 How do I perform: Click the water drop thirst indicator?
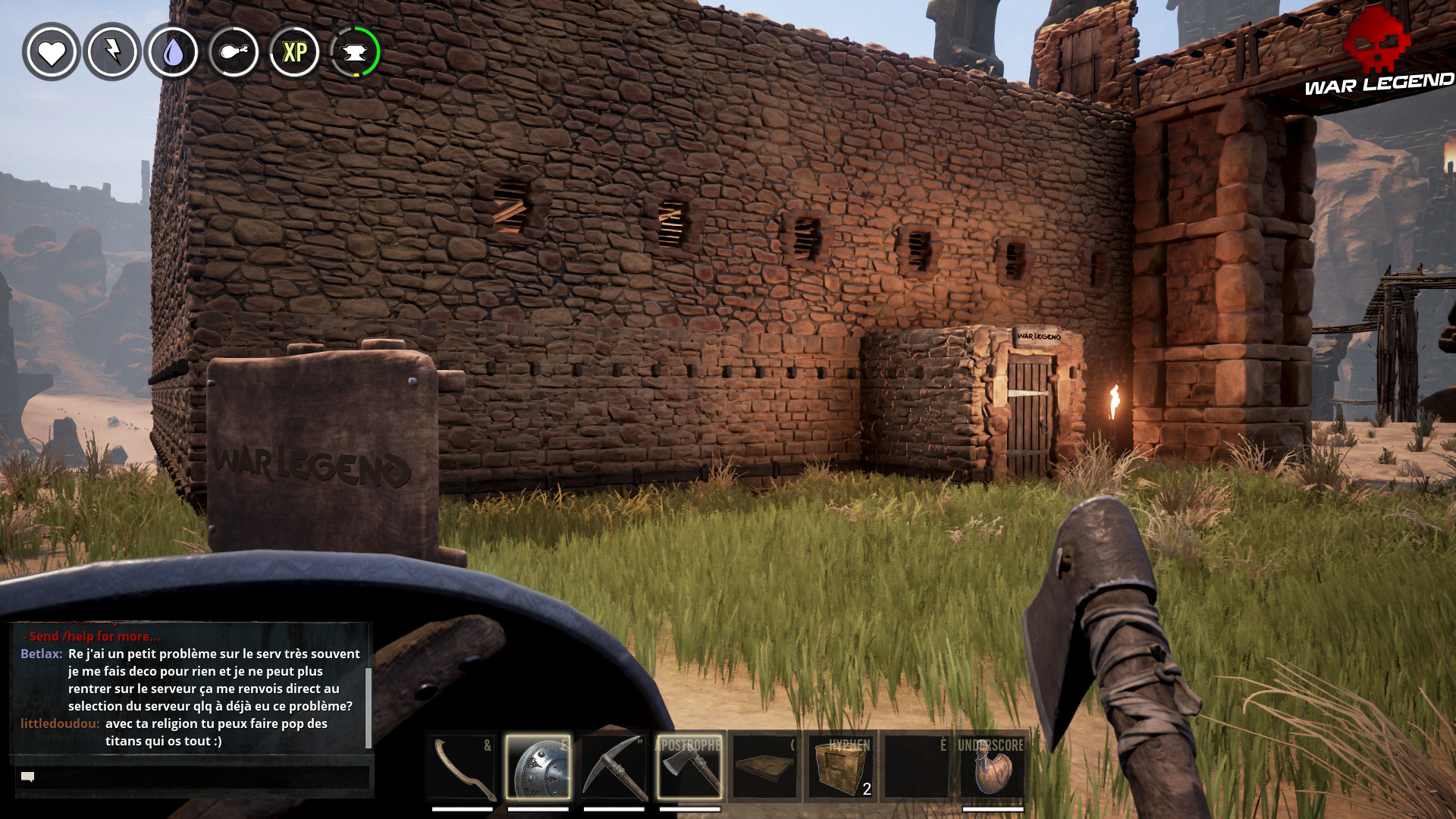[x=171, y=53]
